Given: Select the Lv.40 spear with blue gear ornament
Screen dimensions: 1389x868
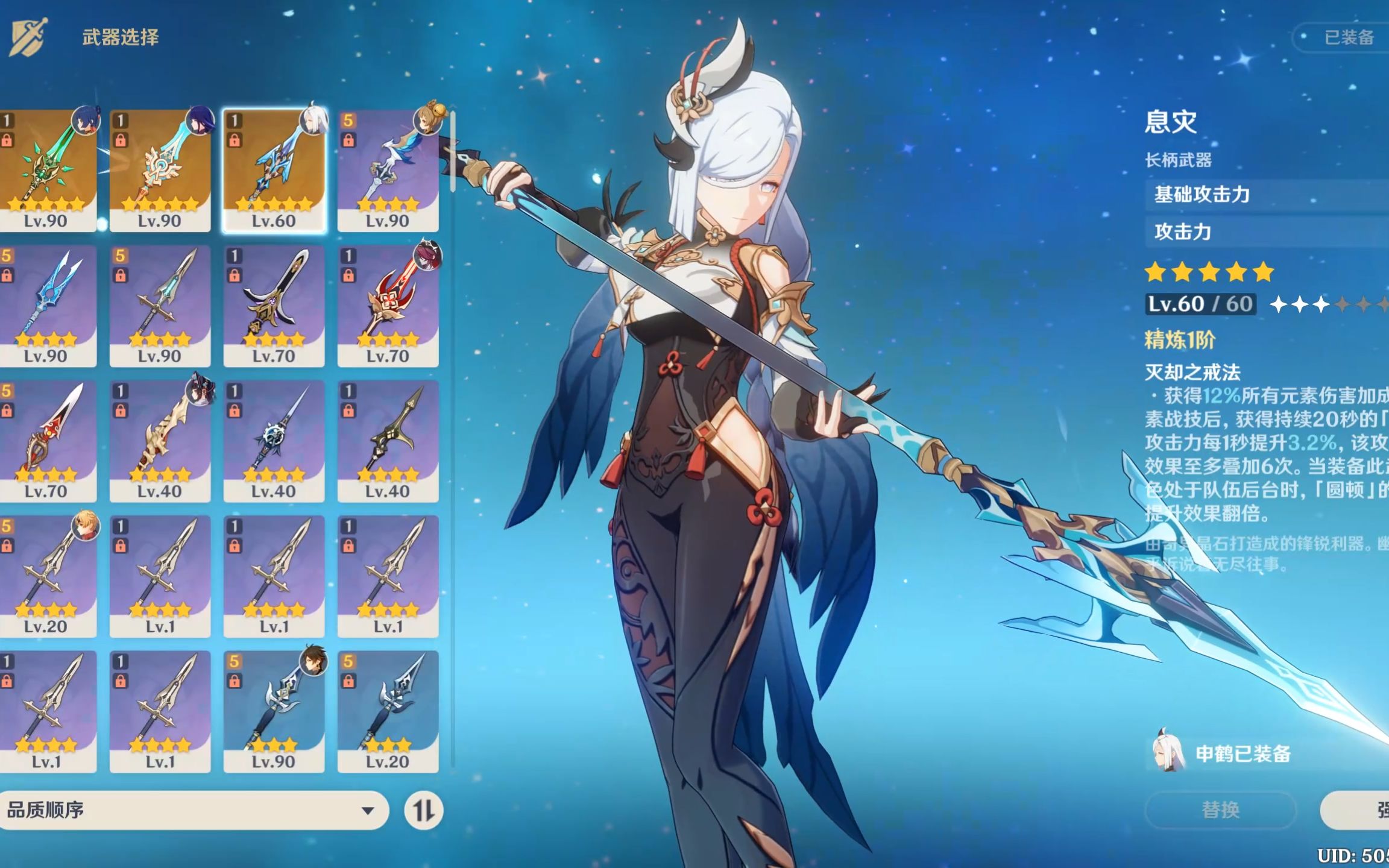Looking at the screenshot, I should pyautogui.click(x=274, y=440).
